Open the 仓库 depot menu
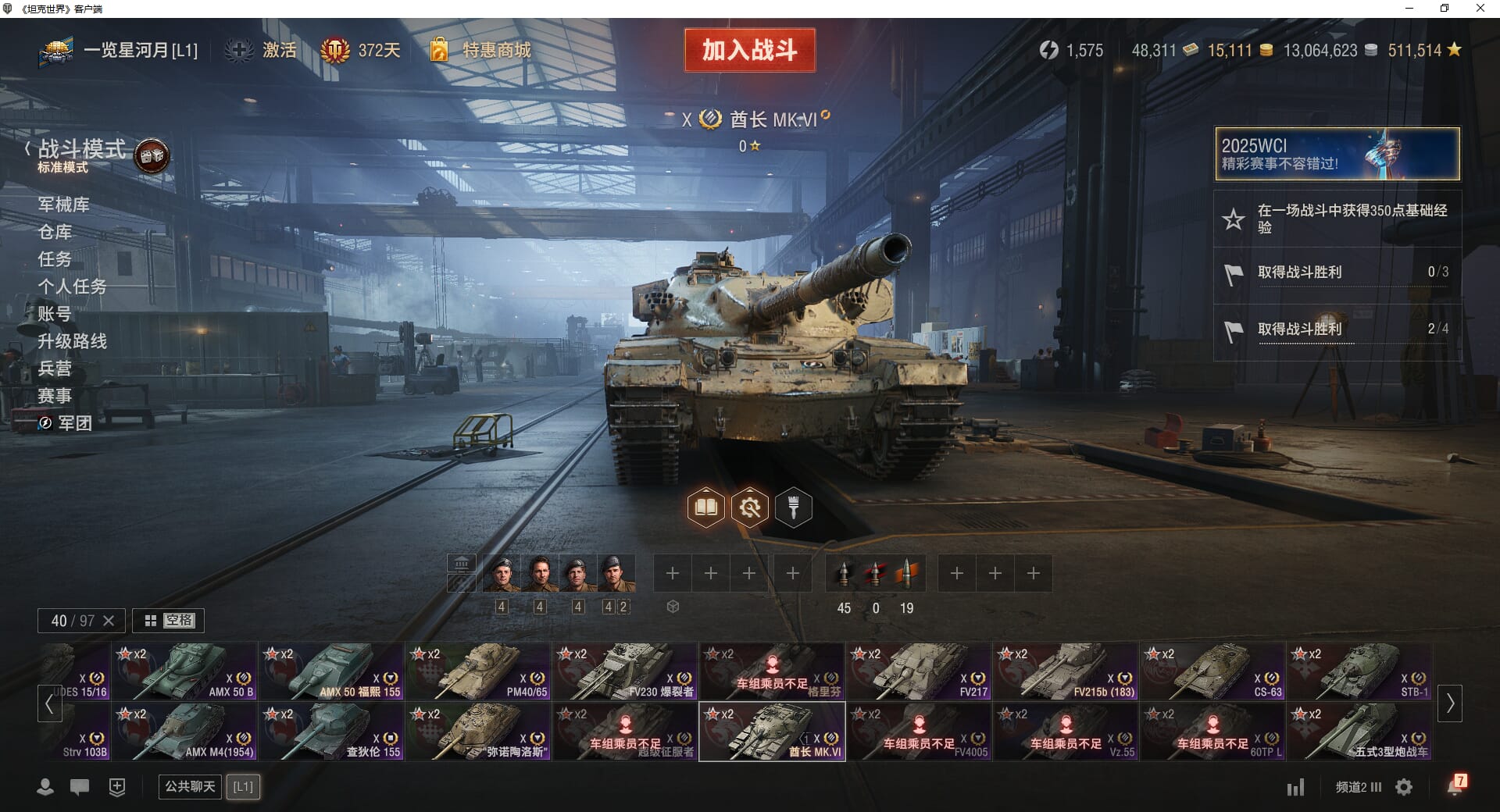 55,232
